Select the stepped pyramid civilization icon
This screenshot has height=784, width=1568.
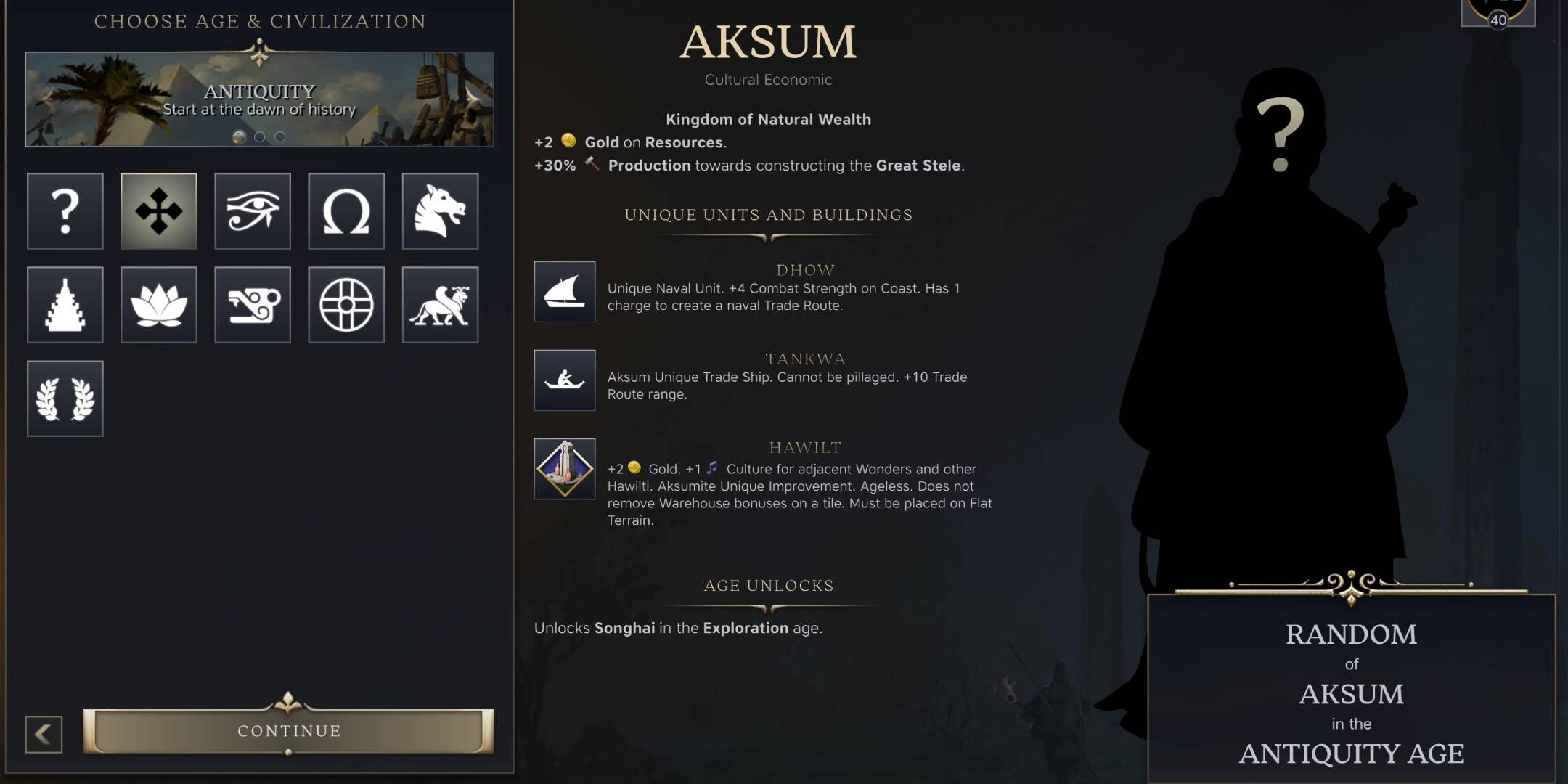(65, 305)
